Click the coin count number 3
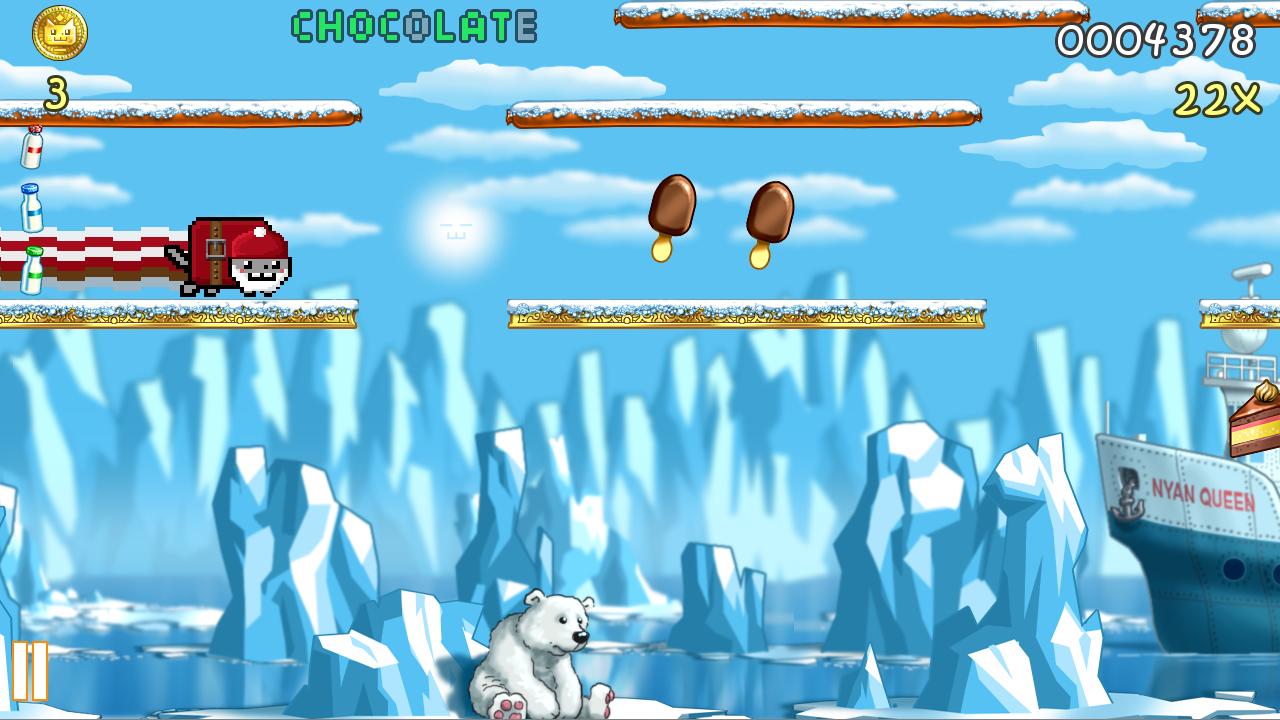This screenshot has height=720, width=1280. pos(57,95)
